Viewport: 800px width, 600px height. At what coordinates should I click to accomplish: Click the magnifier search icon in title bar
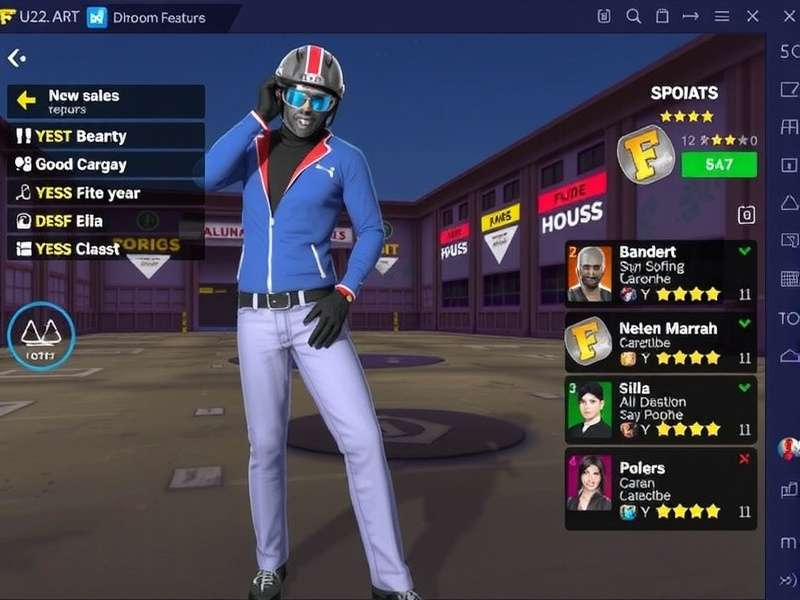pyautogui.click(x=634, y=16)
